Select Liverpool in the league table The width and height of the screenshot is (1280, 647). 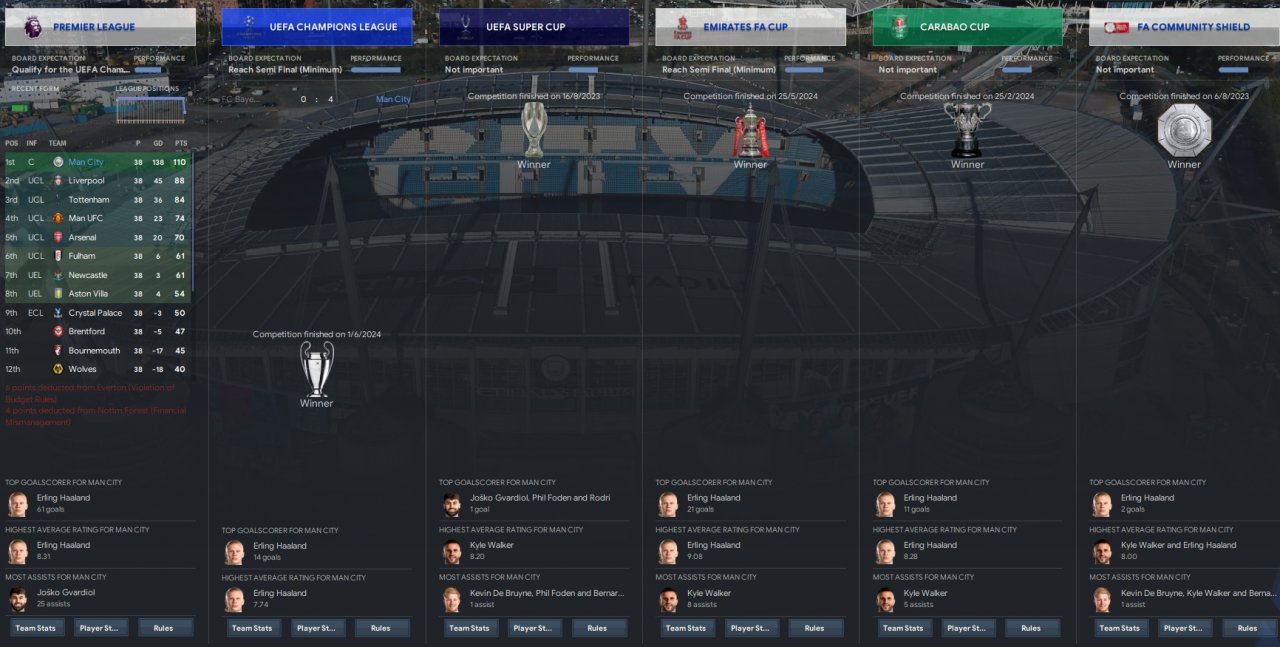coord(86,181)
